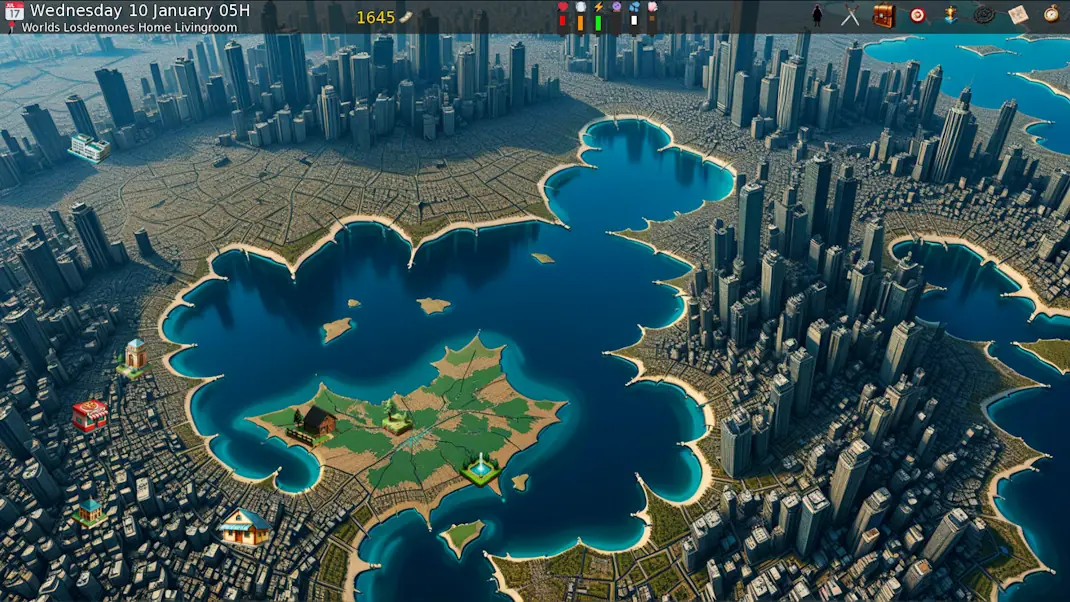Show the golden trophy achievements

tap(950, 15)
